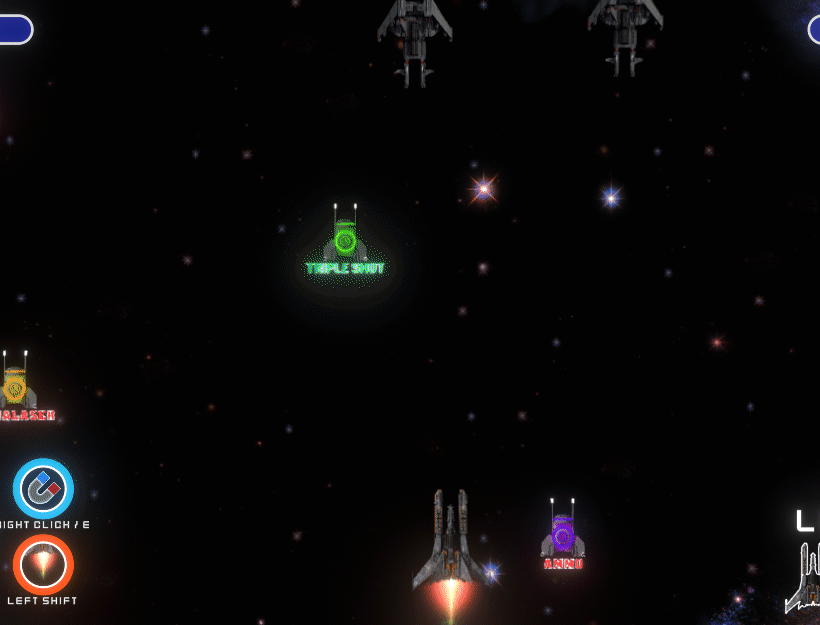Trigger the thruster boost icon

(43, 564)
